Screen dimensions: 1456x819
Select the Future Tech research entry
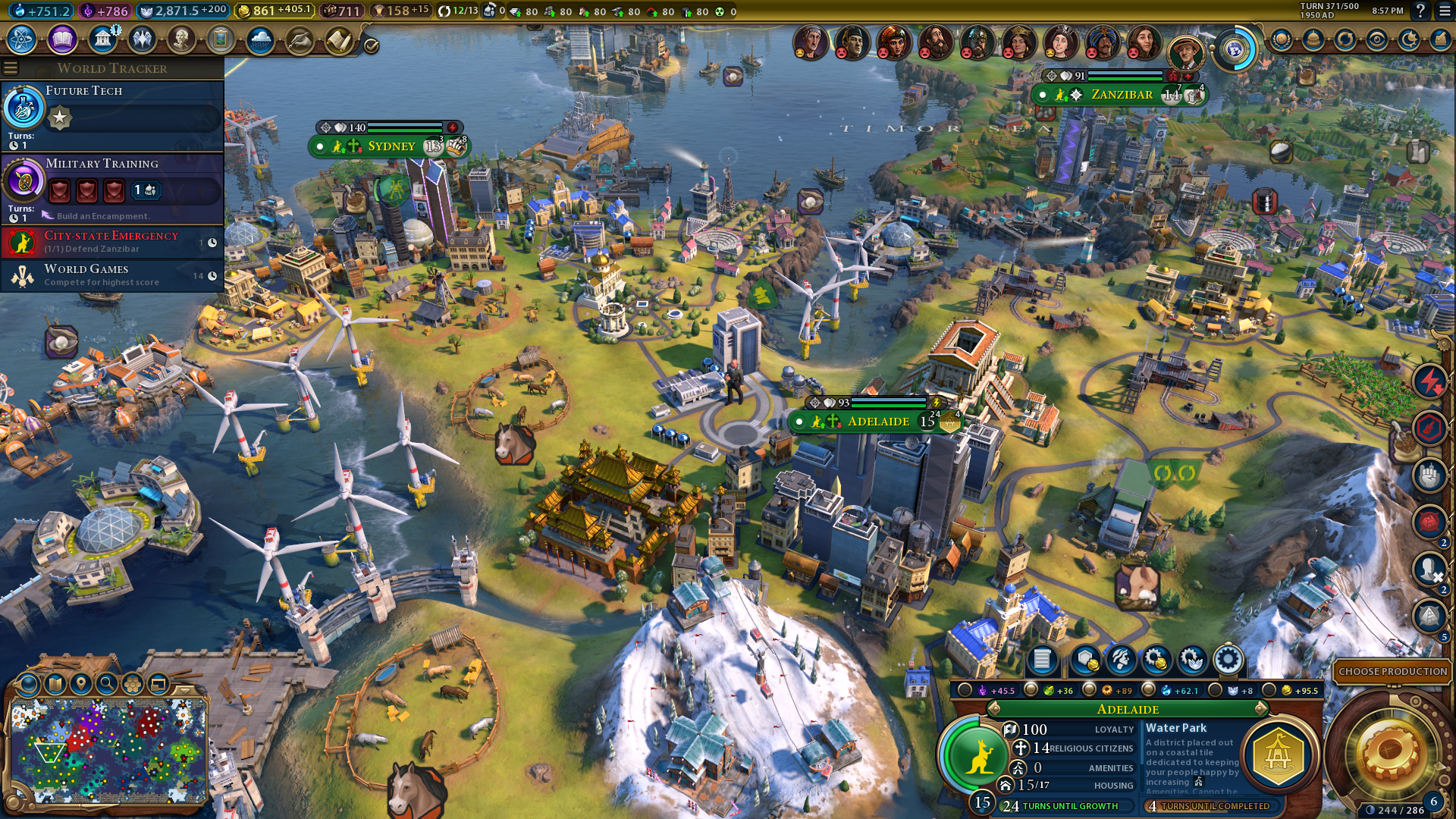click(114, 114)
